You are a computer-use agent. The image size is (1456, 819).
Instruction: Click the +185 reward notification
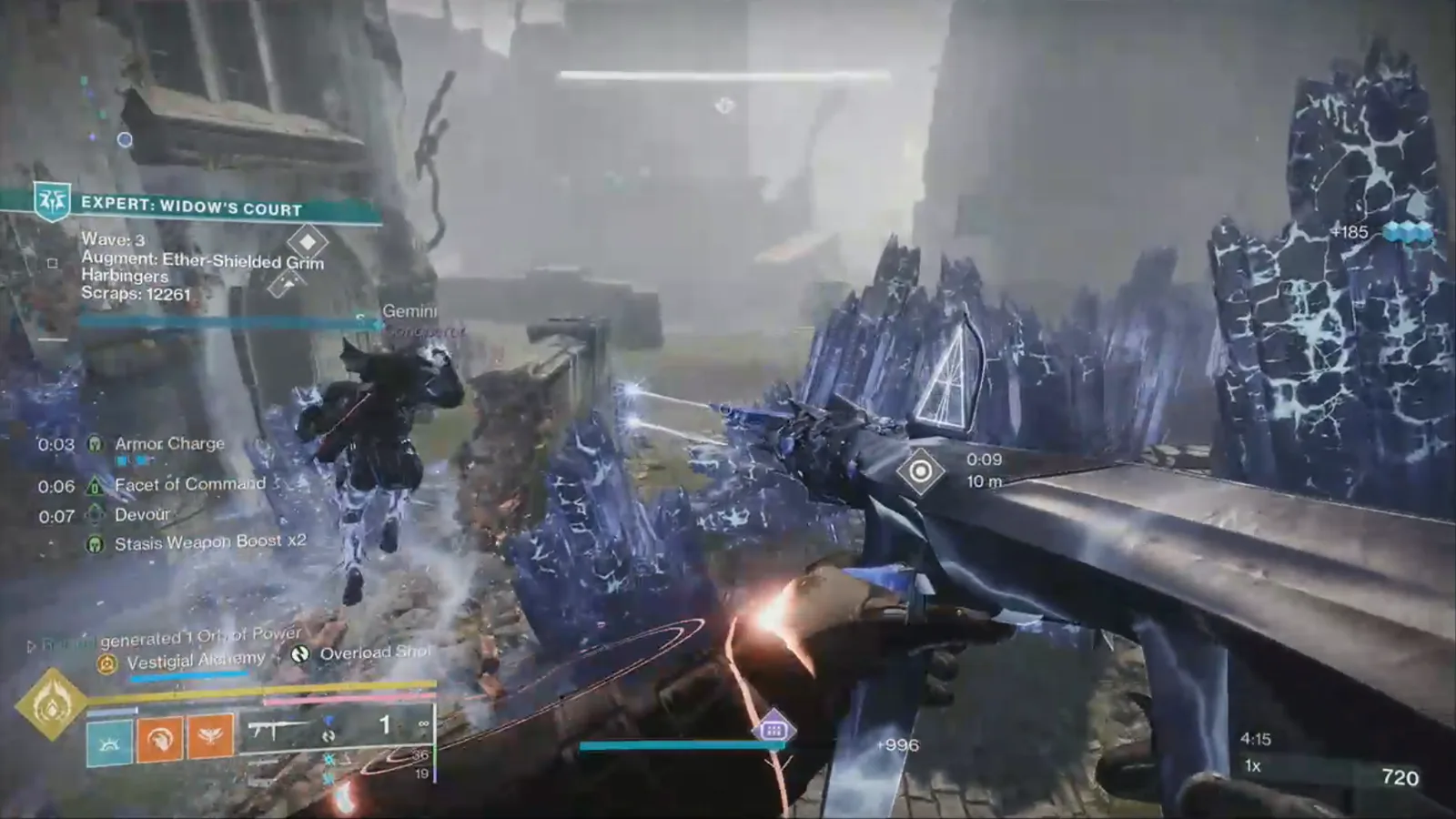[x=1349, y=232]
